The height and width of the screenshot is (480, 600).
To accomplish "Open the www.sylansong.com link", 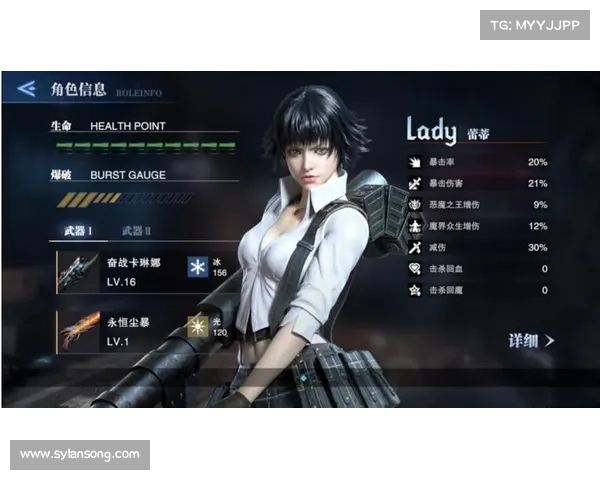I will point(80,455).
